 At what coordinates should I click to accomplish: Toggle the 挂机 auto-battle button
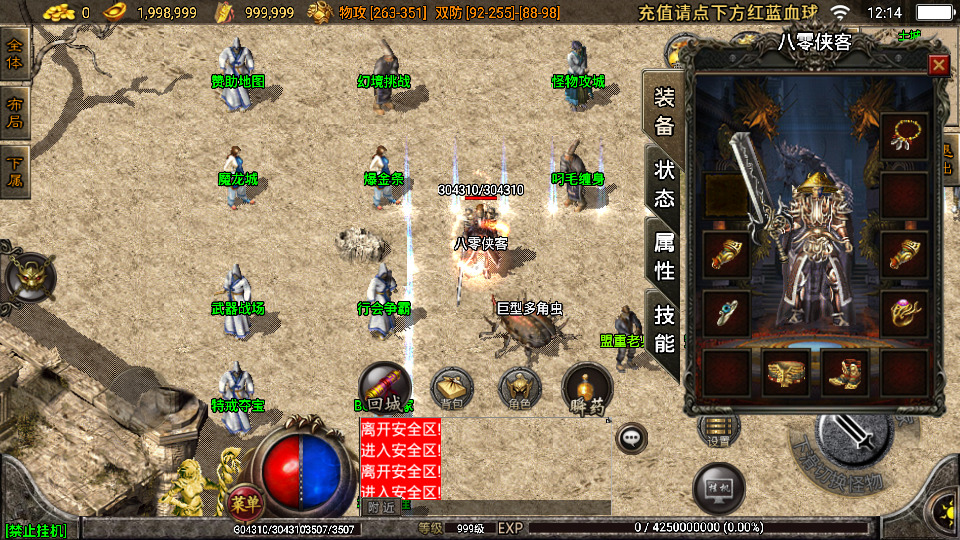[x=718, y=487]
